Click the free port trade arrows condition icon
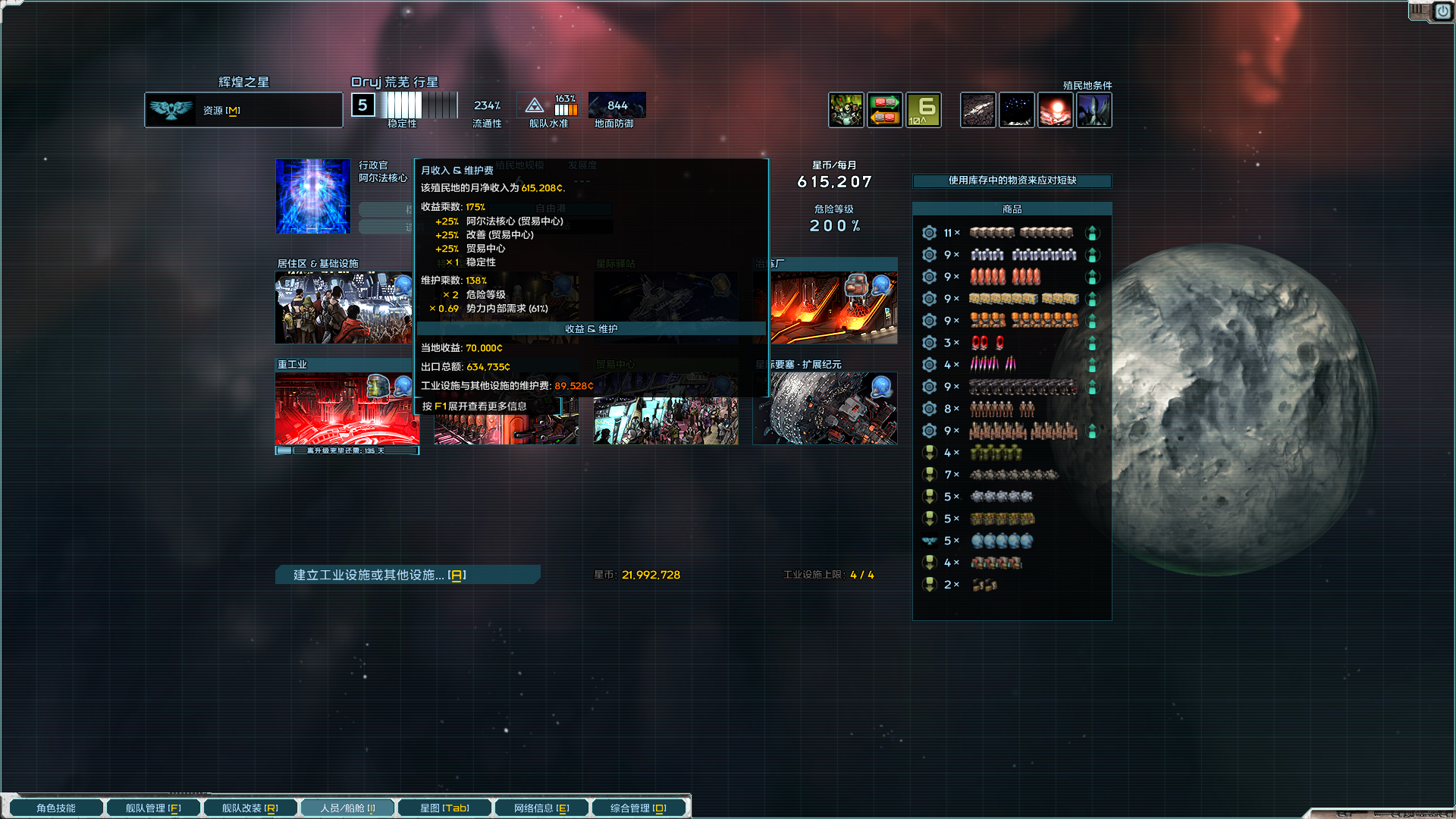The image size is (1456, 819). (x=885, y=110)
